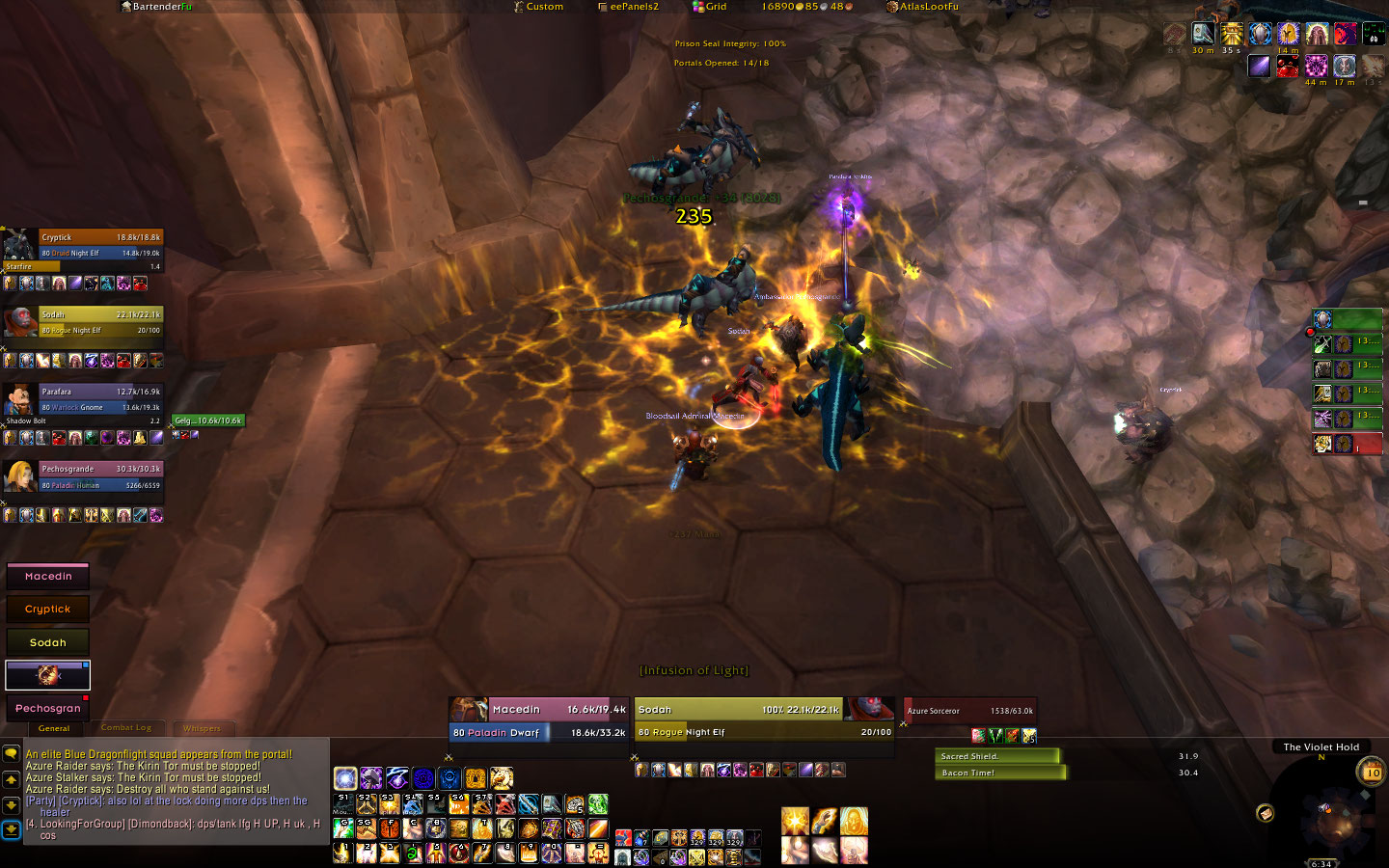The width and height of the screenshot is (1389, 868).
Task: Select Macedin in the raid grid
Action: (x=48, y=577)
